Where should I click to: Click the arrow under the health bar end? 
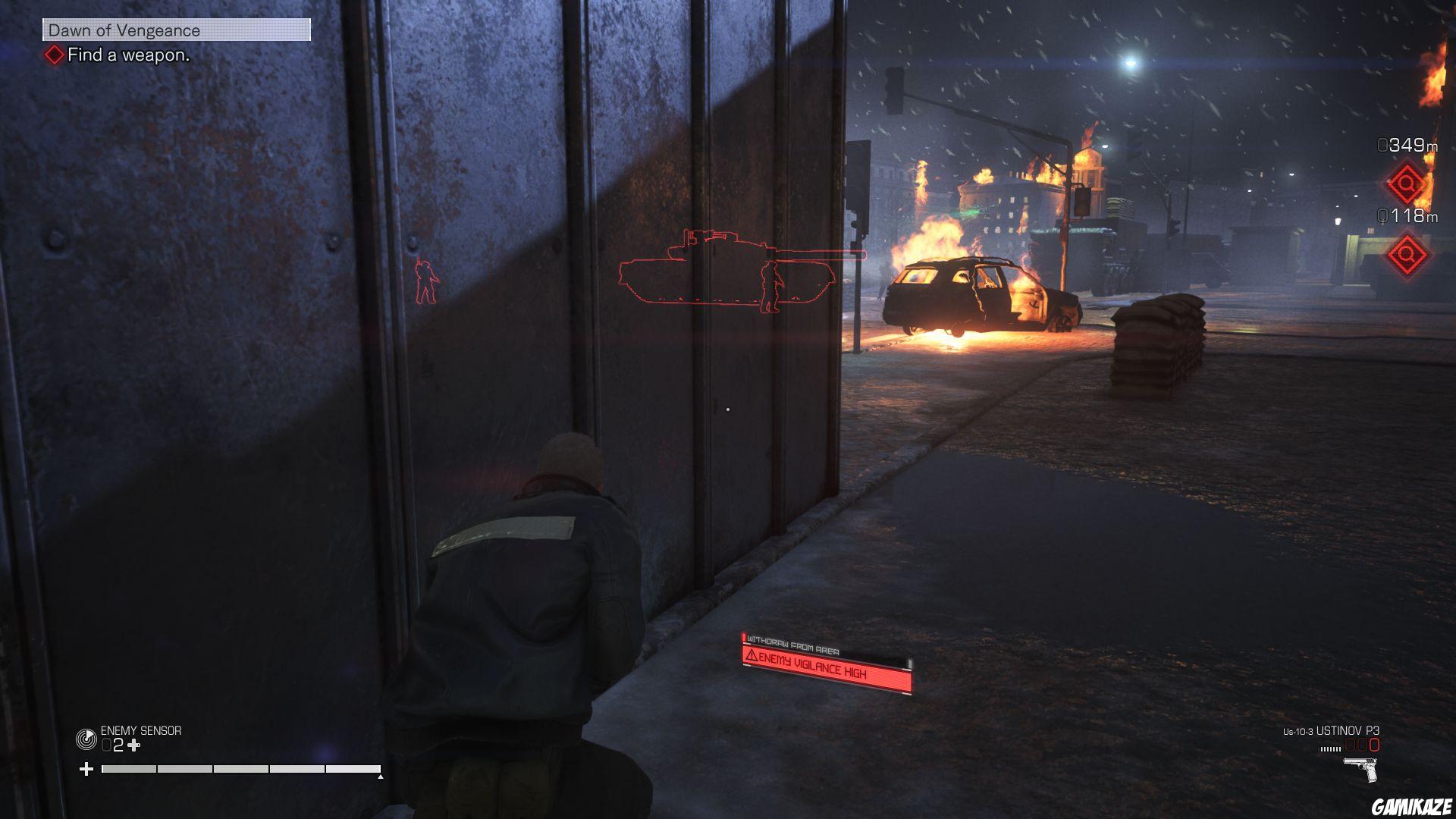tap(379, 777)
